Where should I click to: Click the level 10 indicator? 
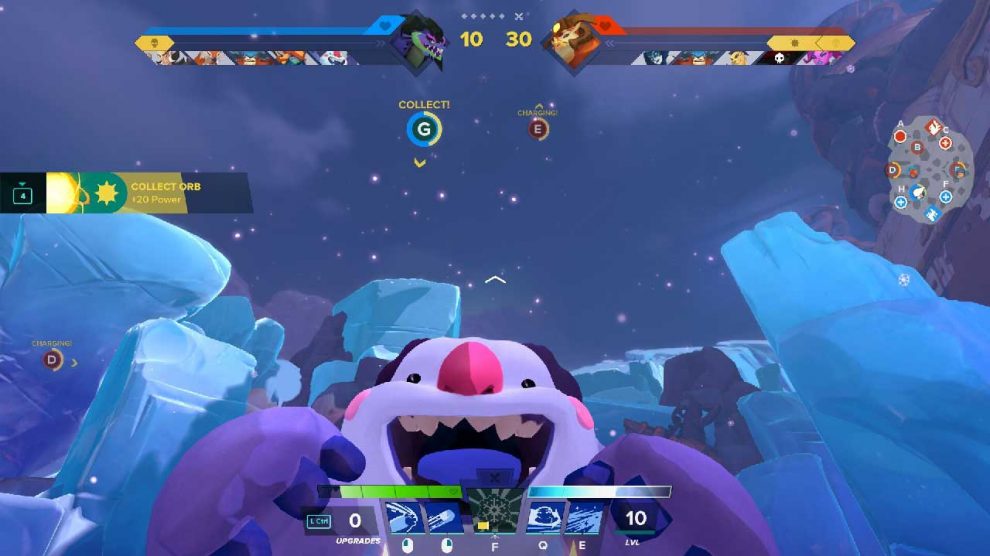pyautogui.click(x=635, y=519)
